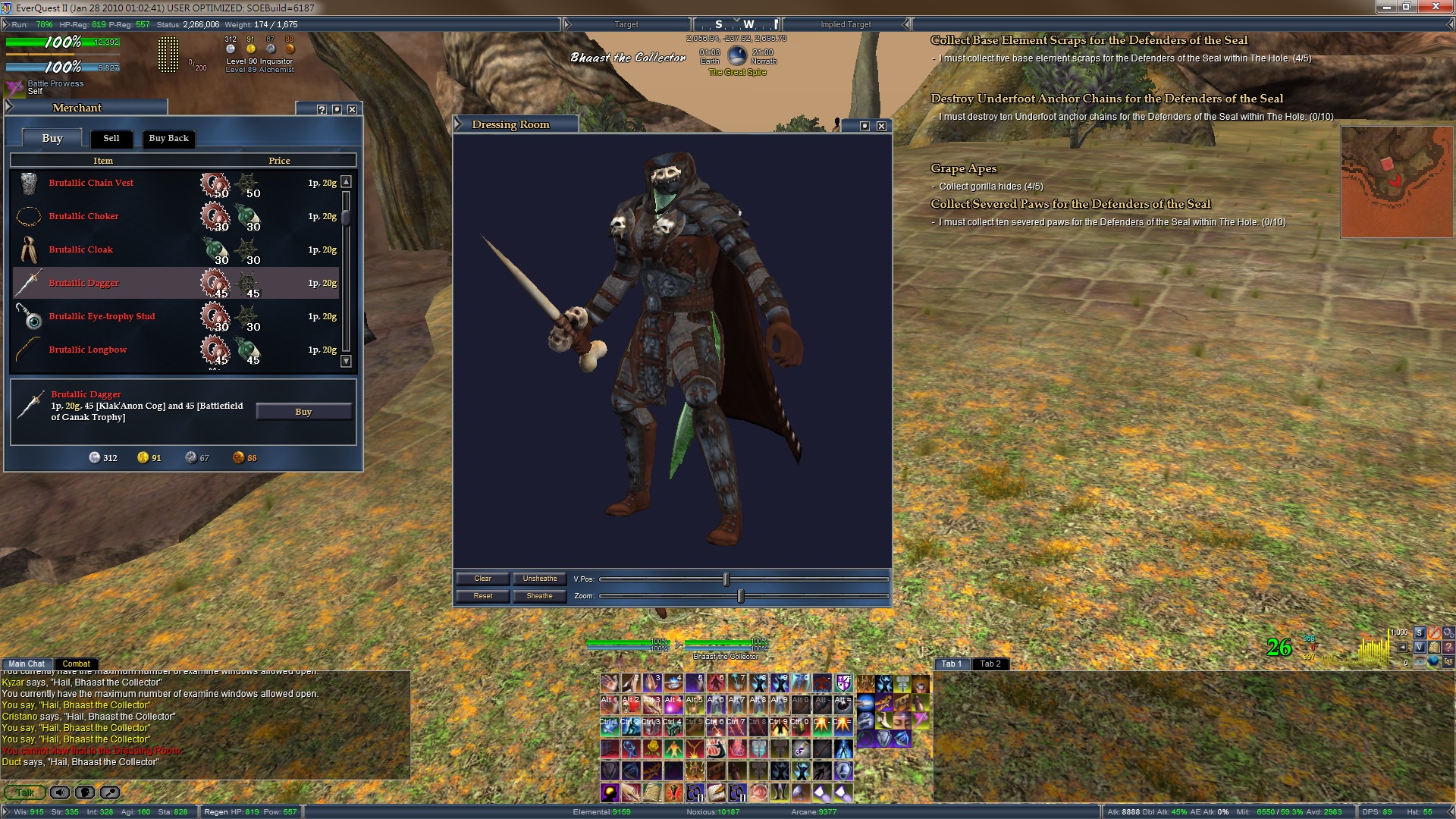Click the Unsheathe button
Image resolution: width=1456 pixels, height=819 pixels.
point(539,579)
